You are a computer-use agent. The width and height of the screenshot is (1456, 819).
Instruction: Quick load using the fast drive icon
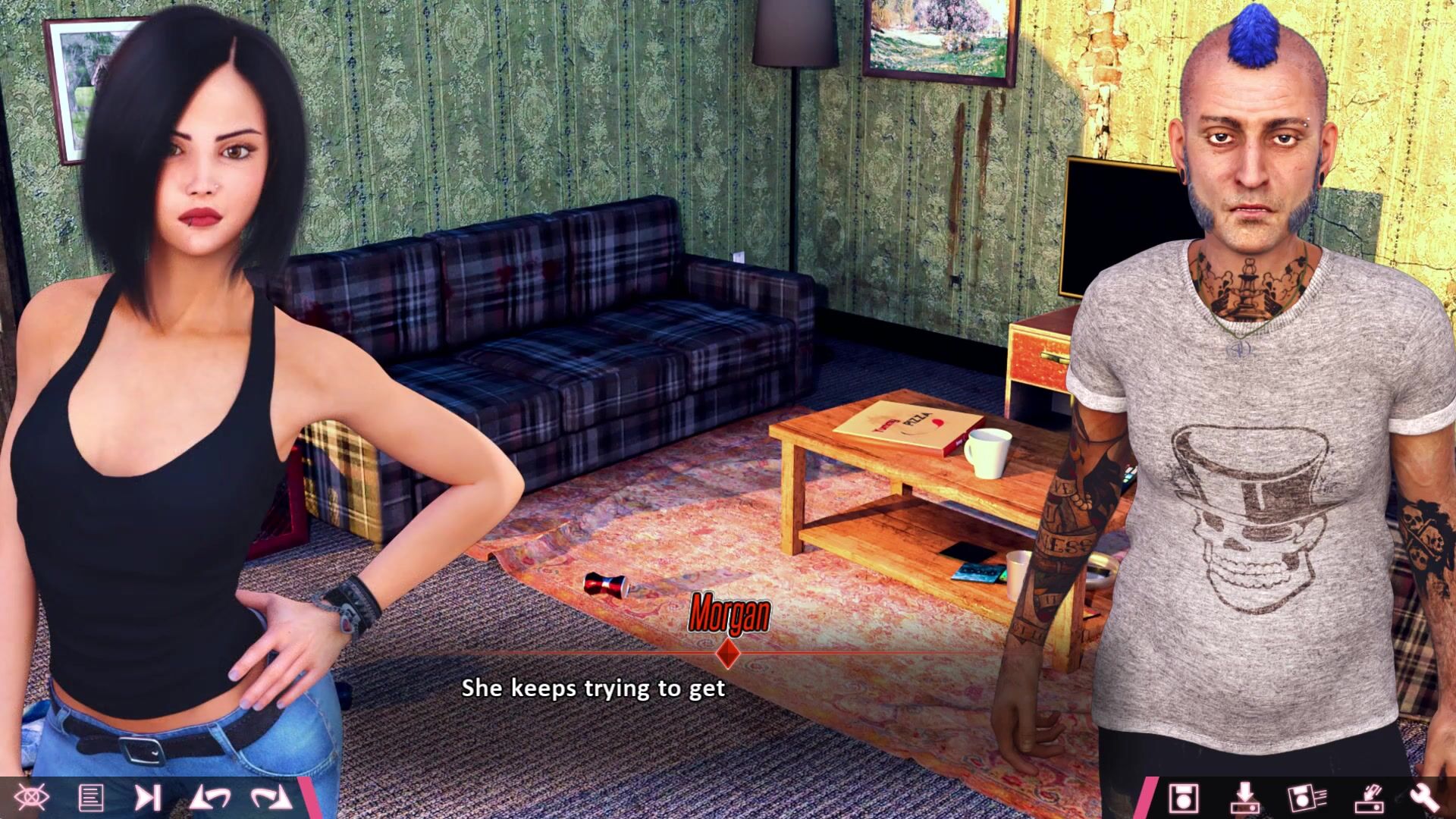1368,798
